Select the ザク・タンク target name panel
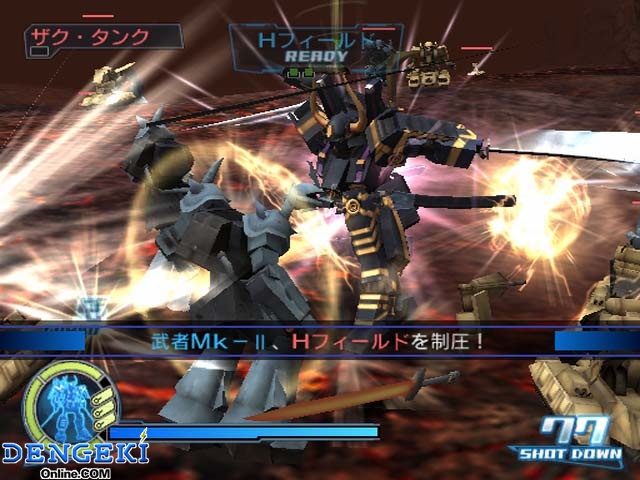Image resolution: width=640 pixels, height=480 pixels. click(x=104, y=38)
